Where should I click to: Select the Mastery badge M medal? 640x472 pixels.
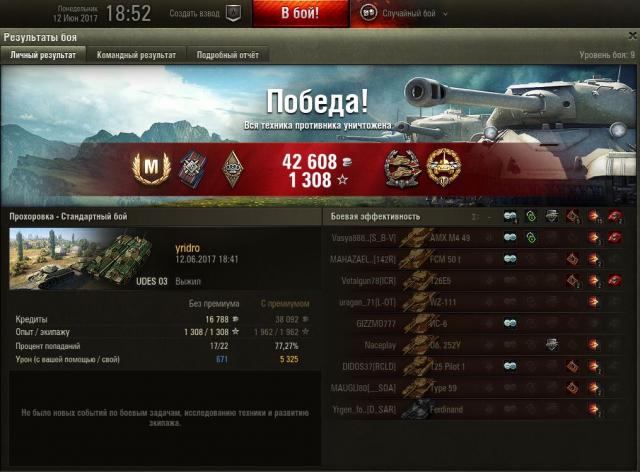(x=147, y=168)
